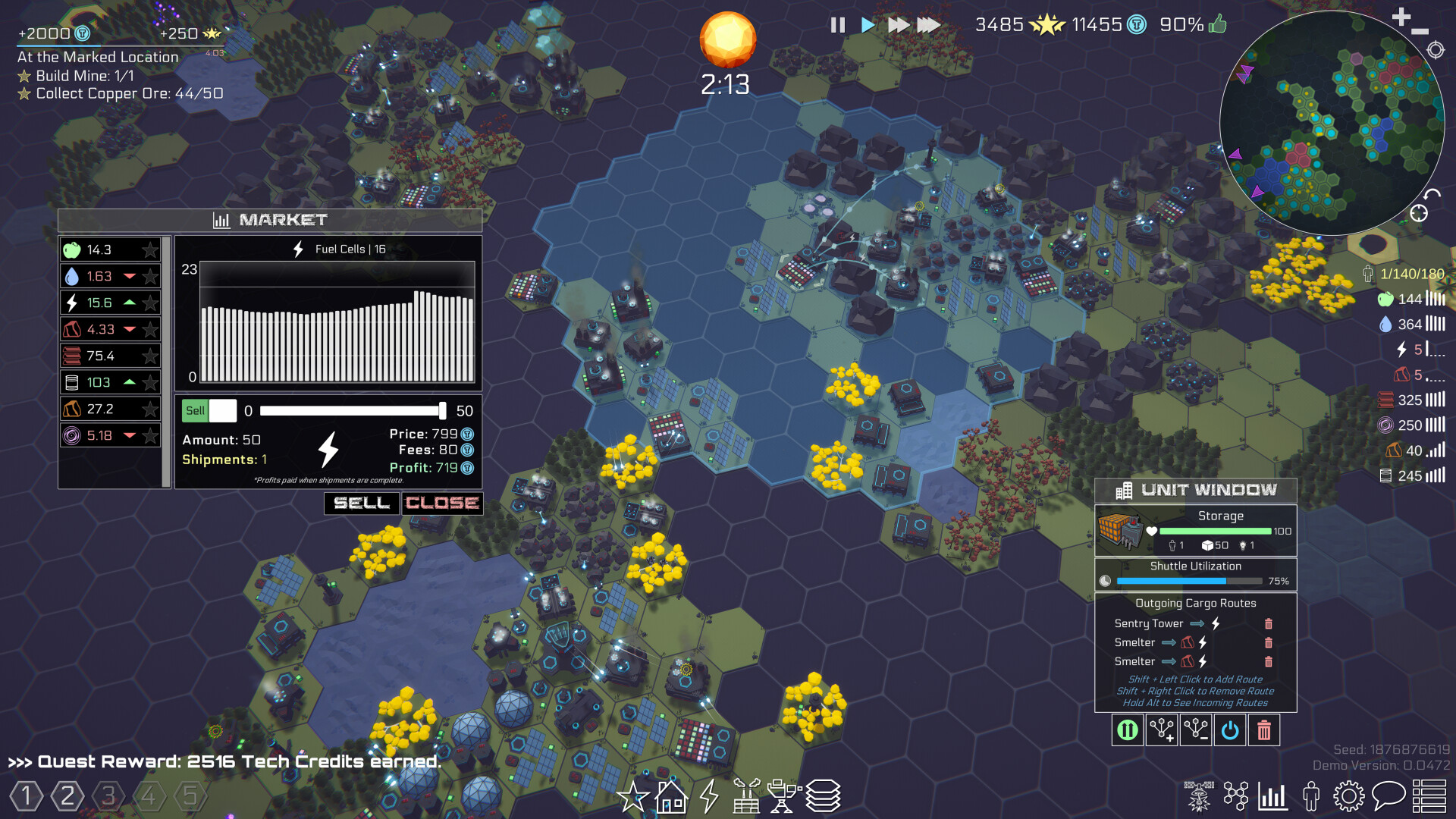The height and width of the screenshot is (819, 1456).
Task: Select hotbar tab number 2
Action: pyautogui.click(x=66, y=795)
